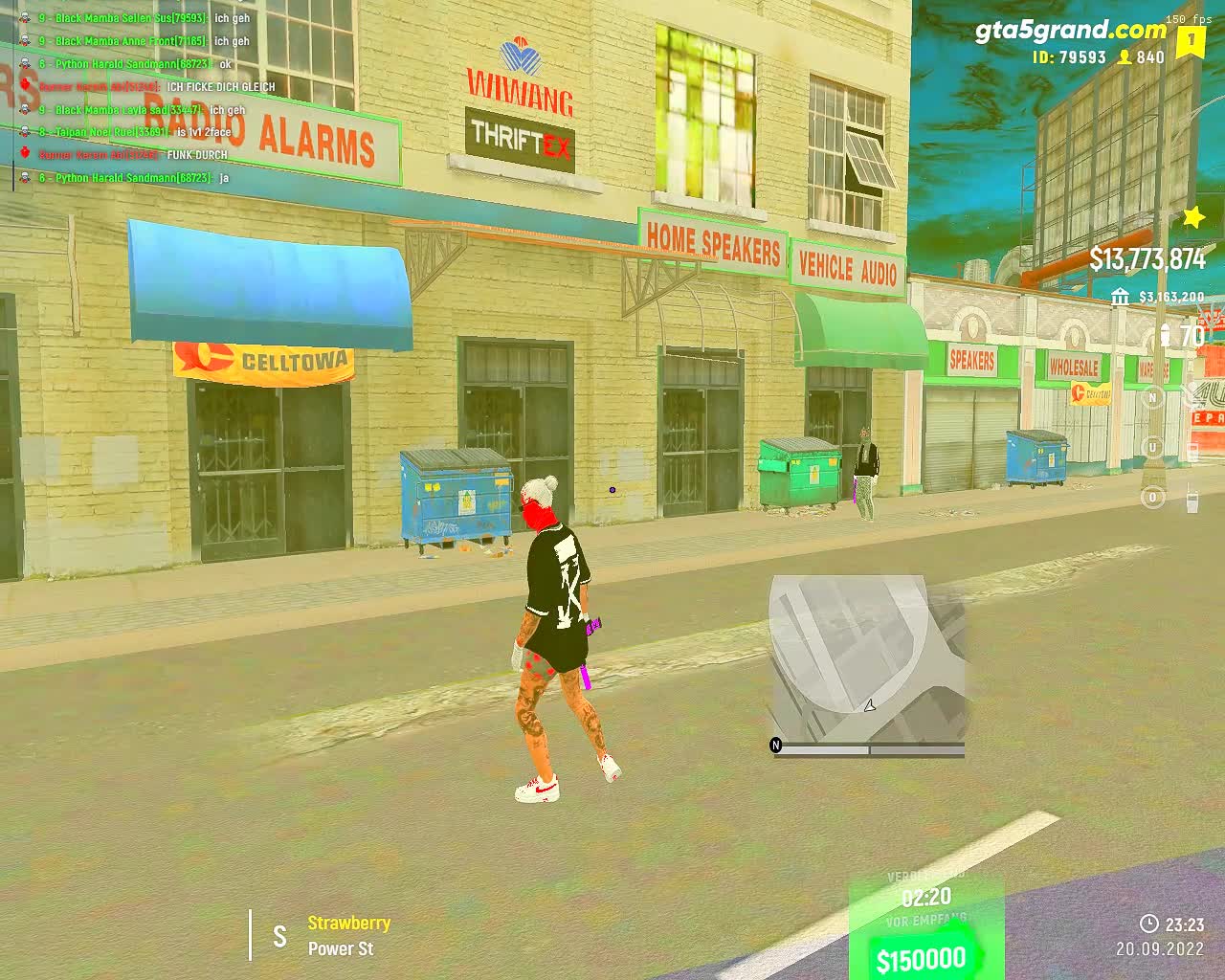The width and height of the screenshot is (1225, 980).
Task: Click the gta5grand.com server logo
Action: coord(1071,31)
